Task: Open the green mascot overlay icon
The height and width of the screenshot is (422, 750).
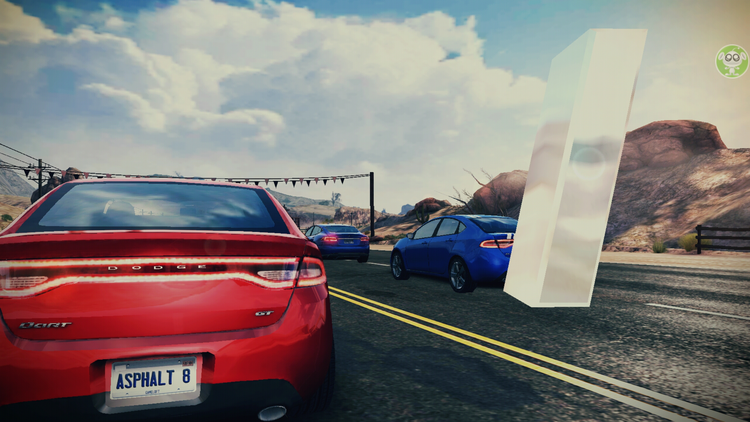Action: [731, 61]
